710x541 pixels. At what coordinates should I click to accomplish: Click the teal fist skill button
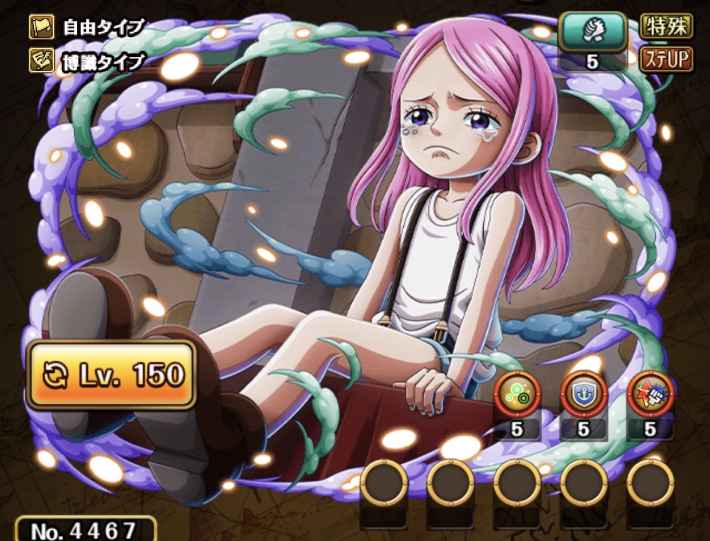tap(591, 28)
